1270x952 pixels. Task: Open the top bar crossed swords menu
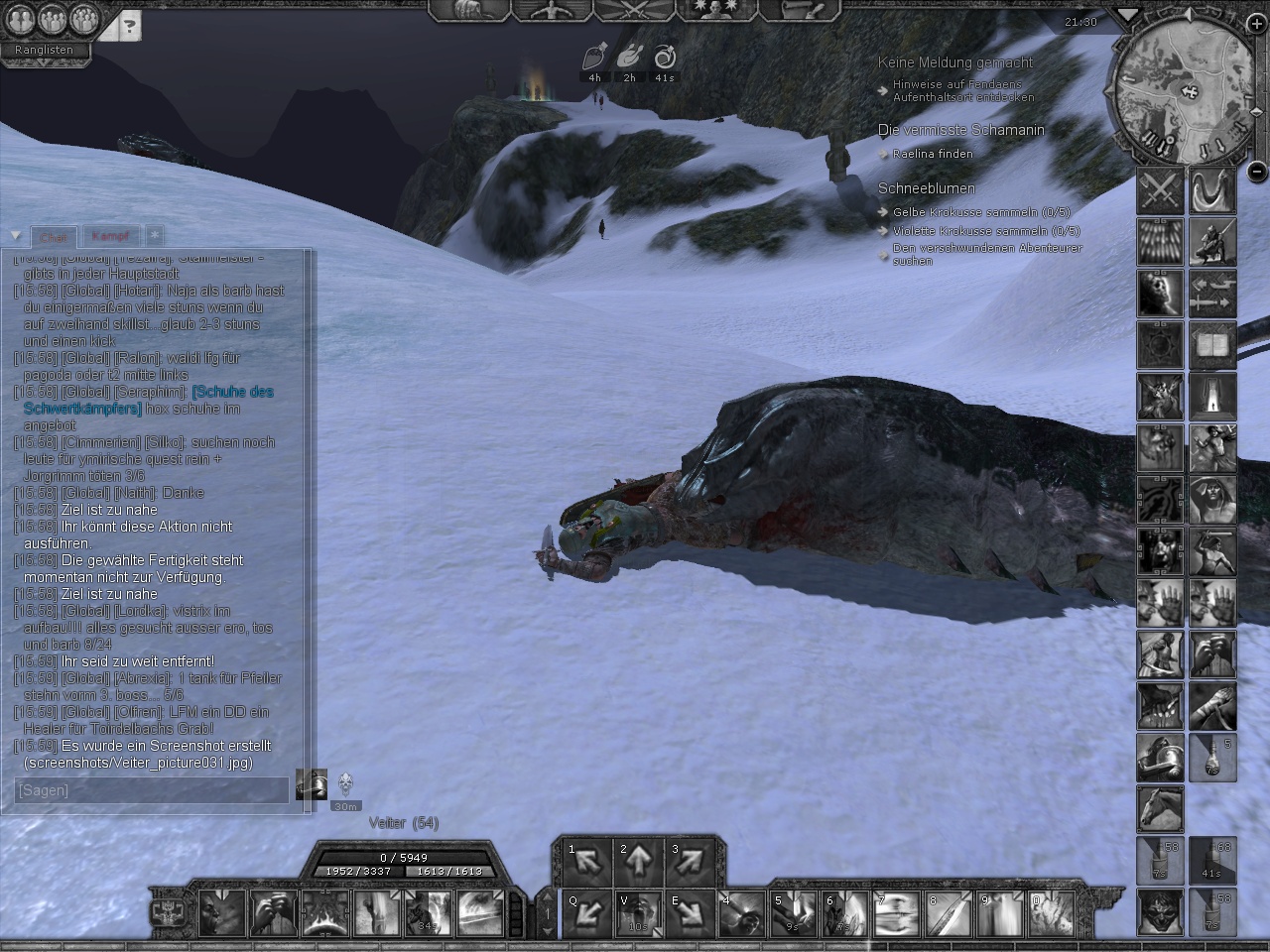[x=634, y=11]
